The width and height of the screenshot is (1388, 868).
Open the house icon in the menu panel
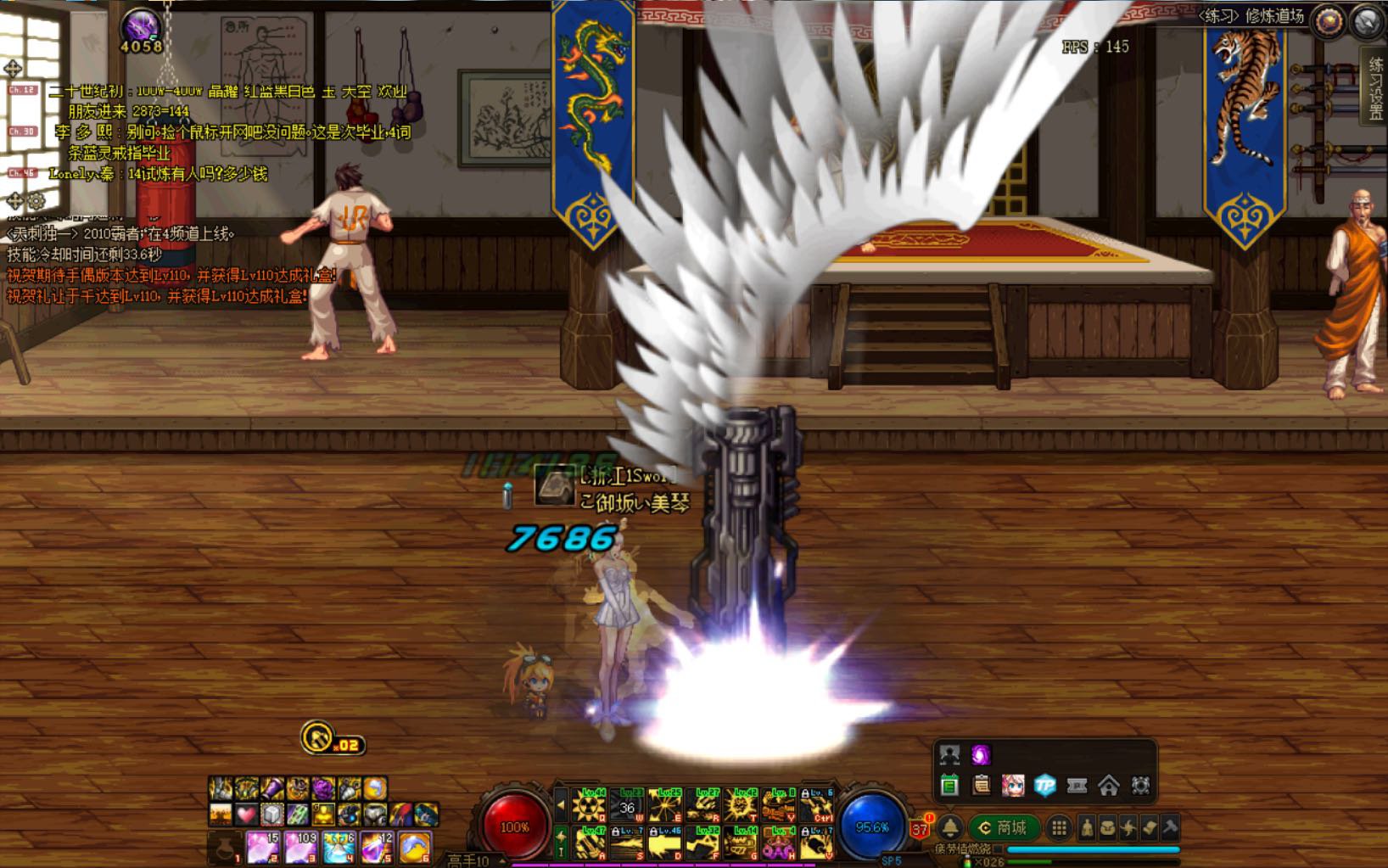(1108, 786)
